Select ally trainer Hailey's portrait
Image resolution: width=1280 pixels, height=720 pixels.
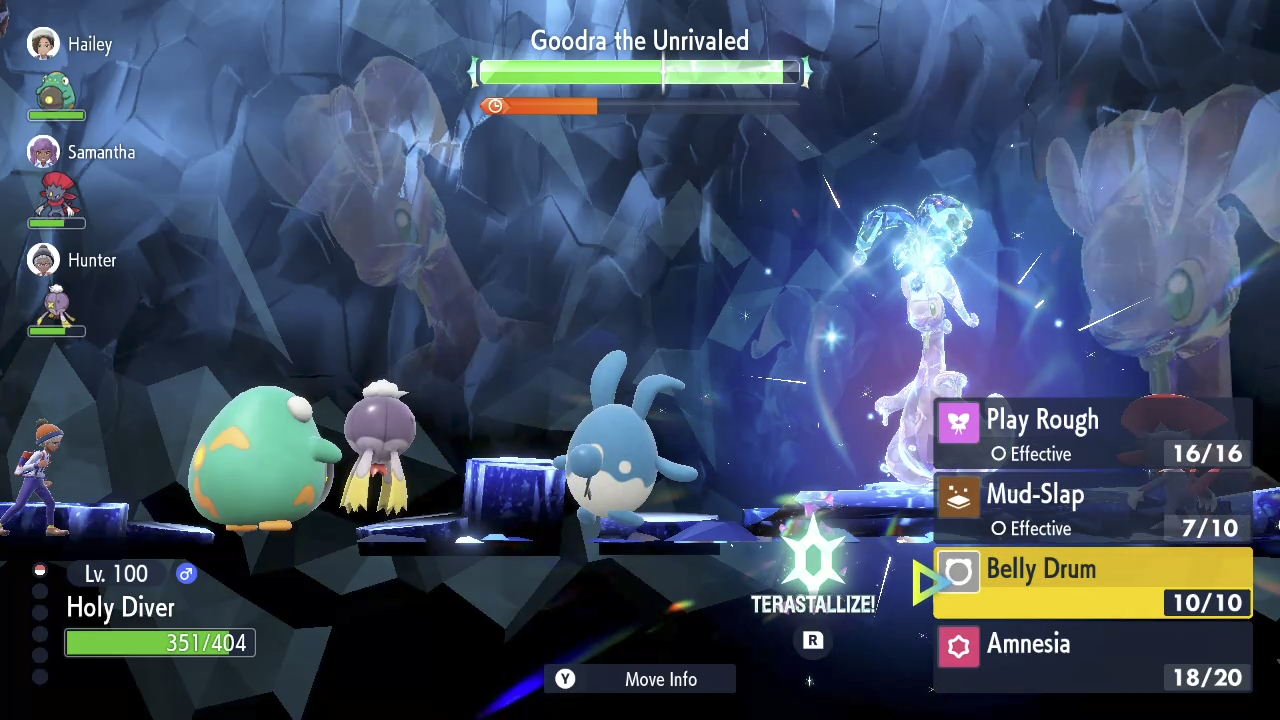coord(43,44)
